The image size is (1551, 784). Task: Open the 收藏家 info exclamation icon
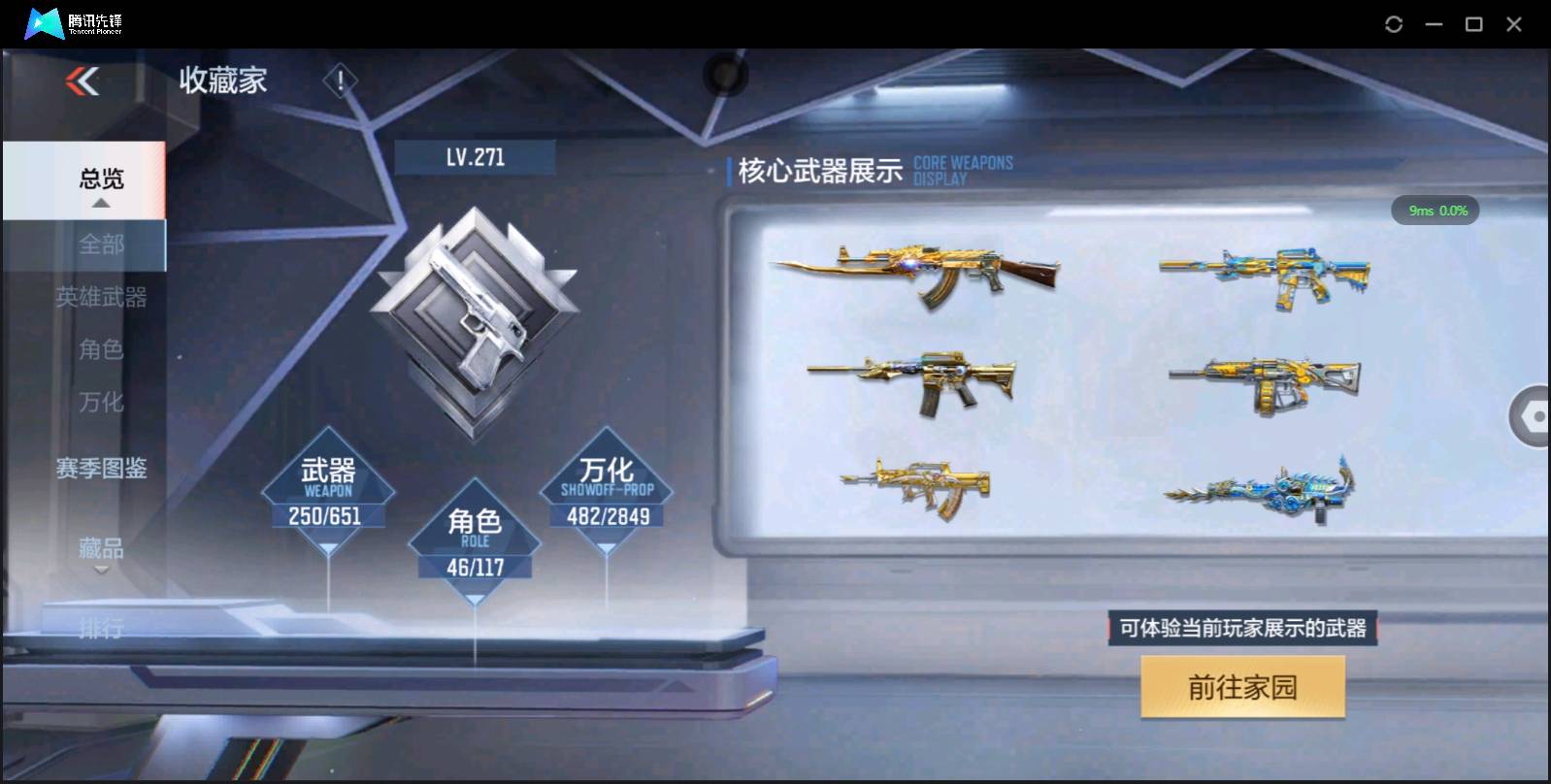[339, 82]
